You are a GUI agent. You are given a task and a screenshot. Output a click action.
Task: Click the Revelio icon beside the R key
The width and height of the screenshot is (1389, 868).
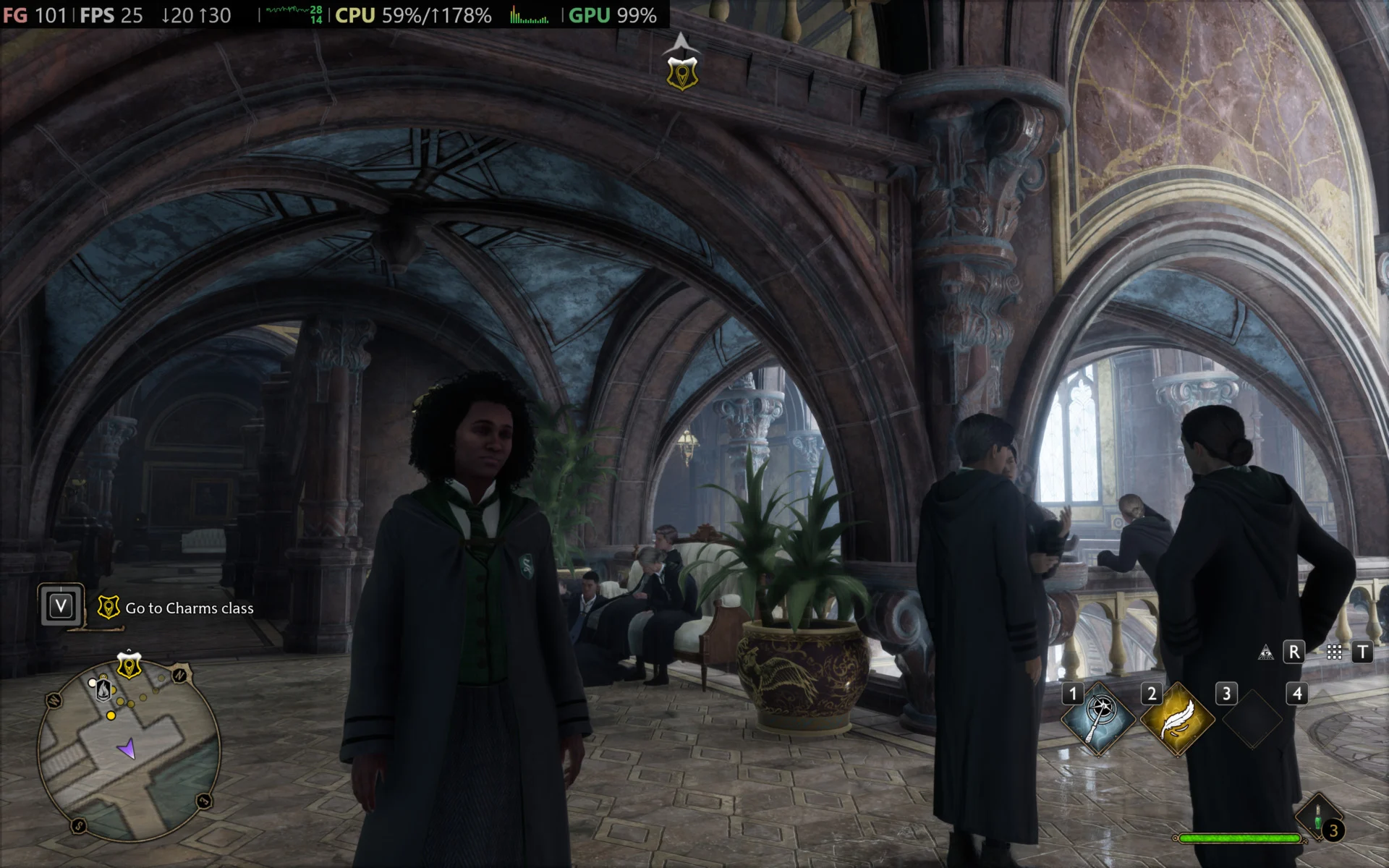click(x=1266, y=652)
